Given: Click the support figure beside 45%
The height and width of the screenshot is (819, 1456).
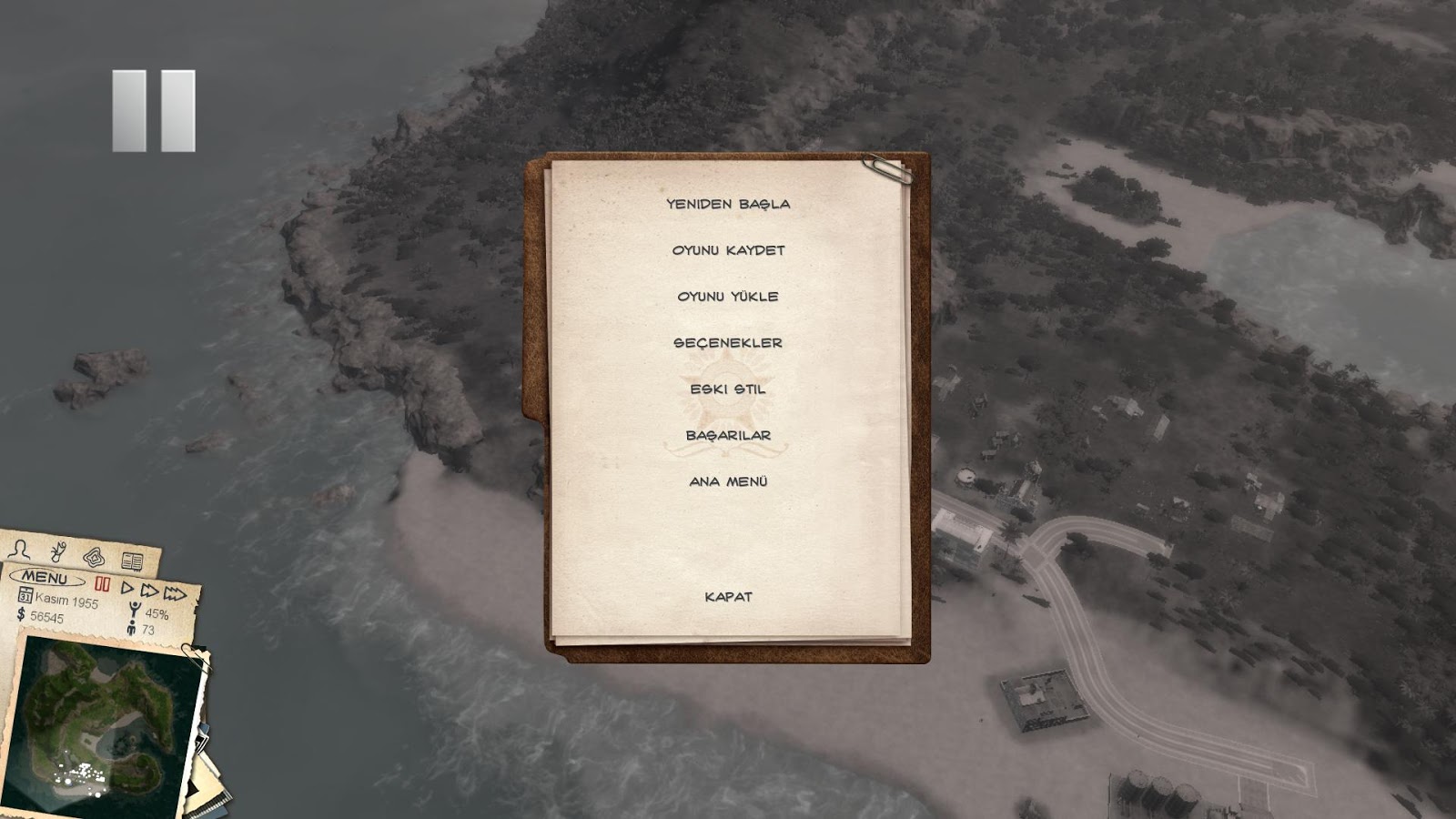Looking at the screenshot, I should [134, 609].
